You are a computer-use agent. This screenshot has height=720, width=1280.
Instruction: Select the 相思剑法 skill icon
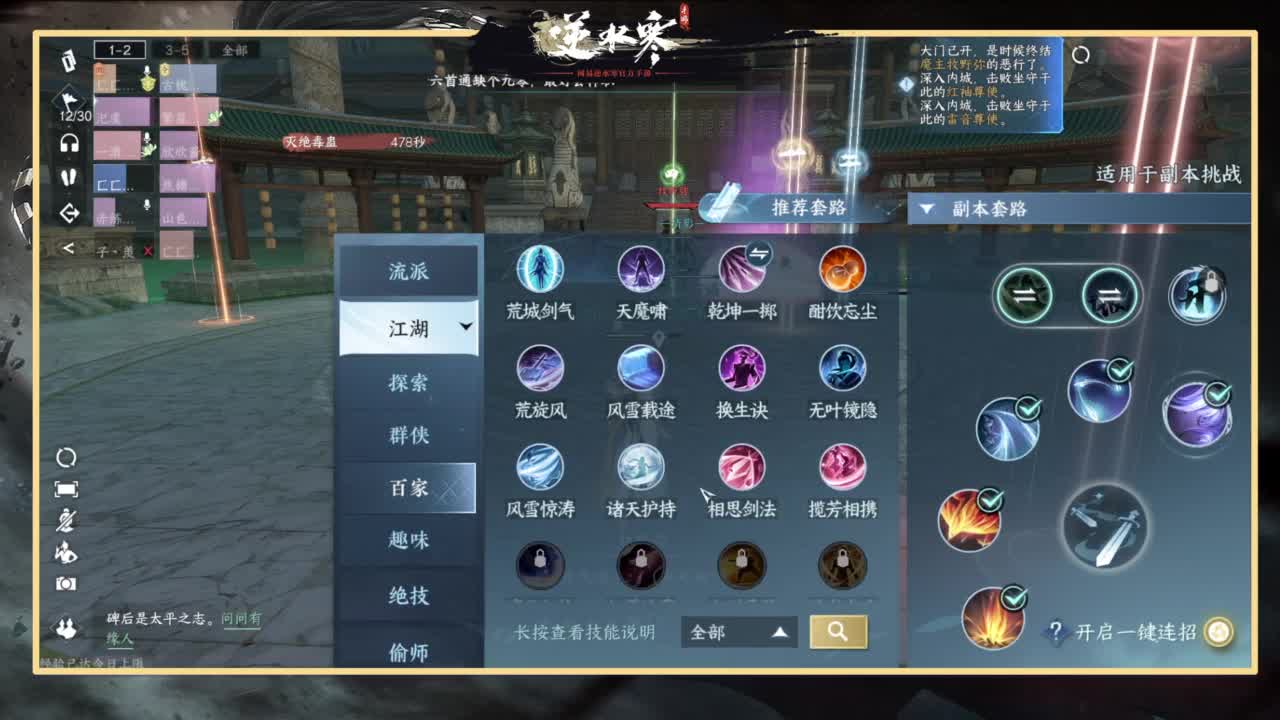[740, 472]
